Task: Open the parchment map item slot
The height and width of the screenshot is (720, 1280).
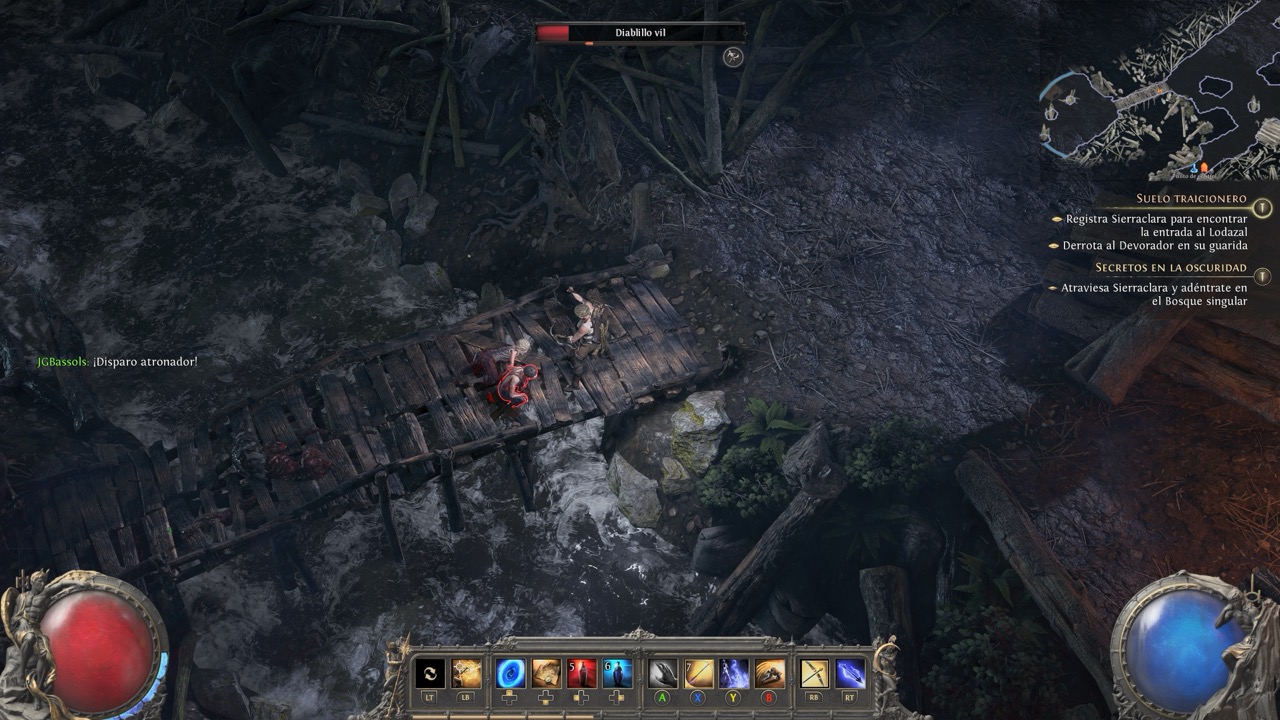Action: tap(546, 673)
